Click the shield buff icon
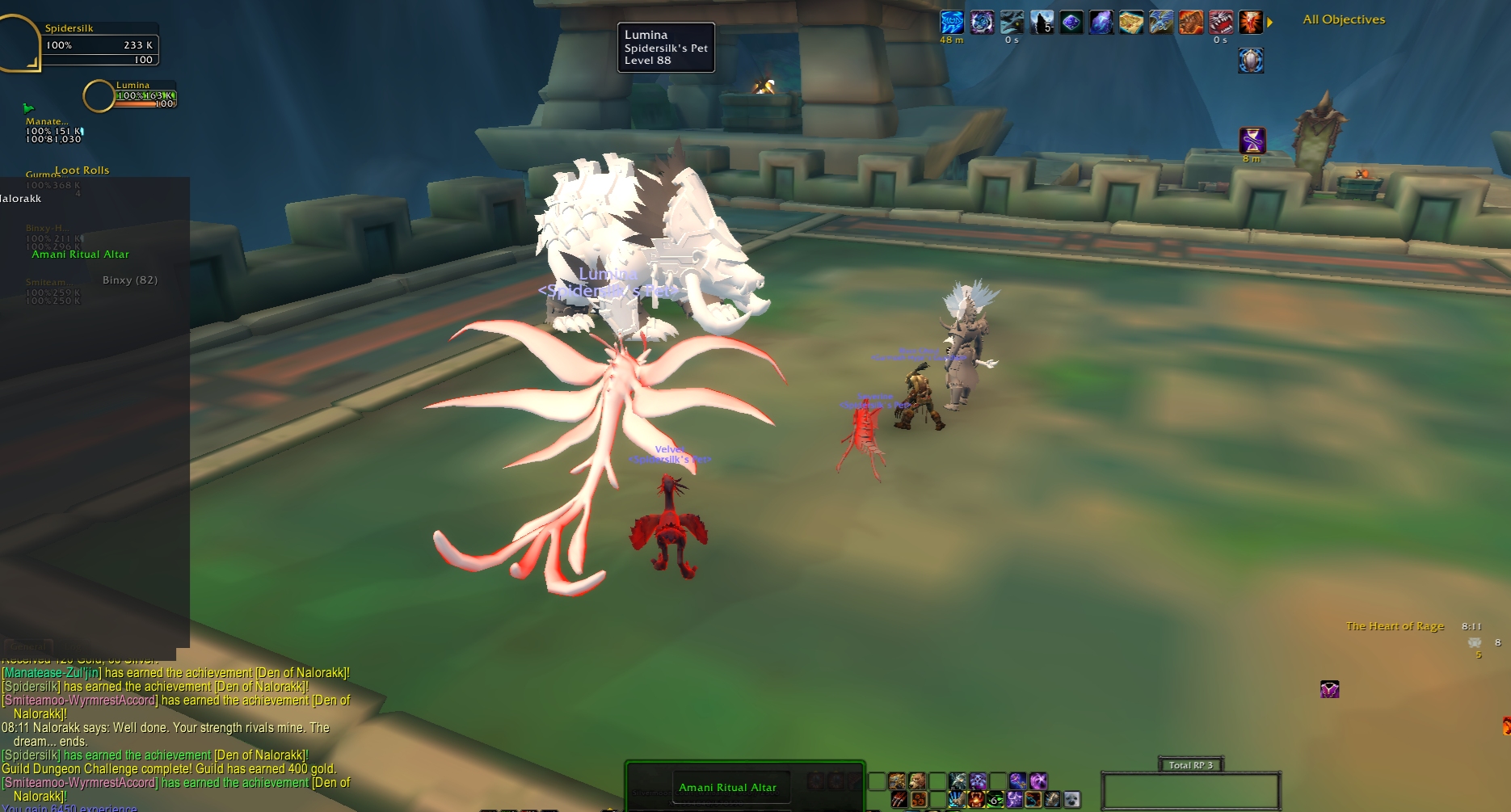1511x812 pixels. pos(1251,61)
